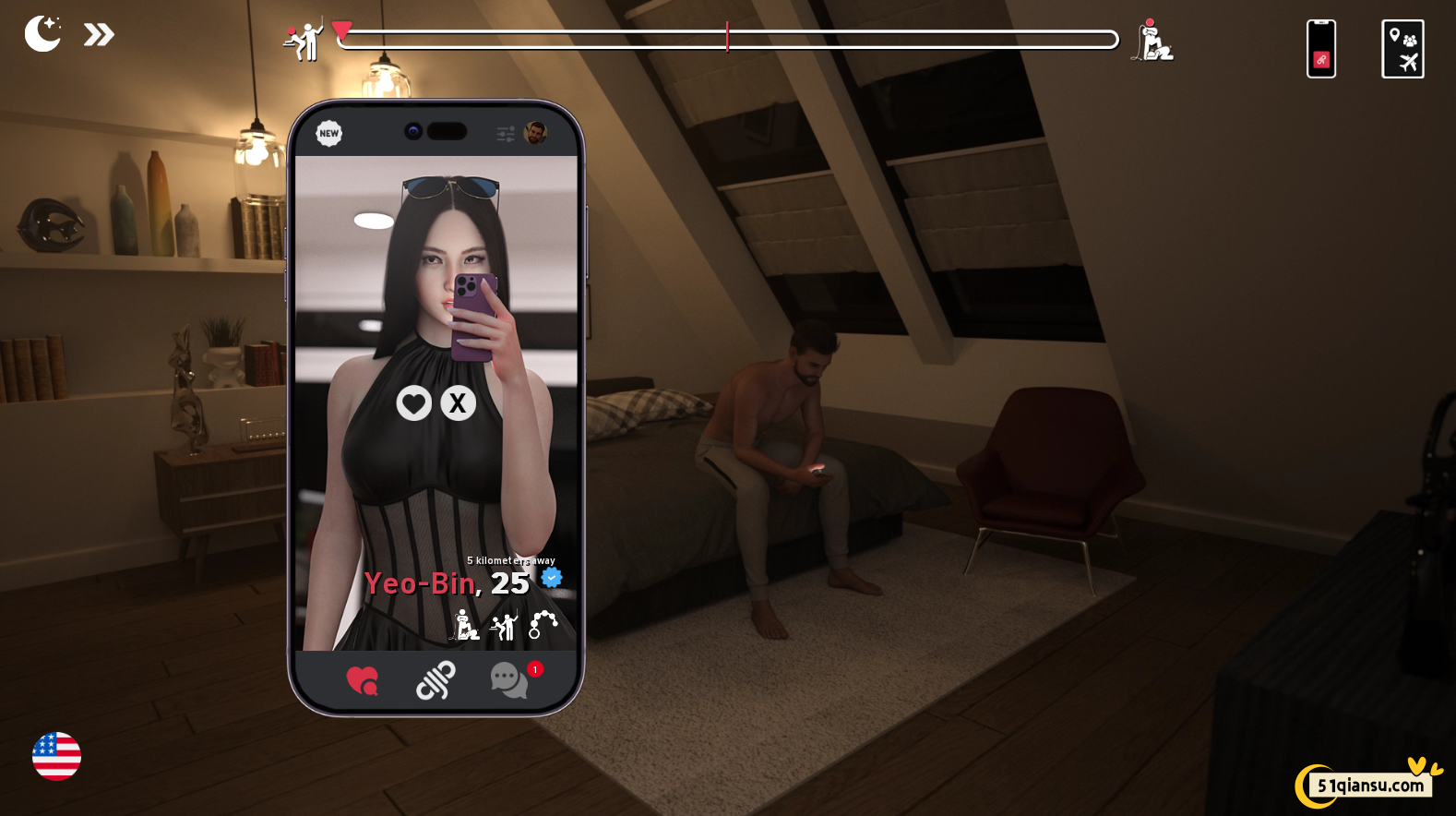This screenshot has height=816, width=1456.
Task: Like Yeo-Bin with the heart button
Action: (413, 403)
